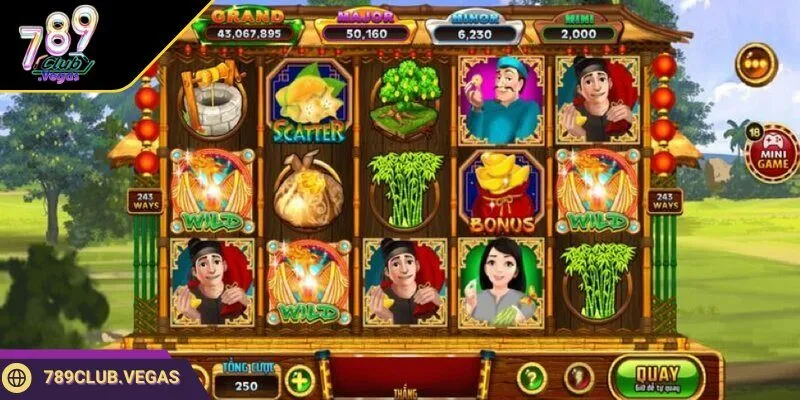Open the question mark help button
This screenshot has height=400, width=800.
pyautogui.click(x=532, y=378)
